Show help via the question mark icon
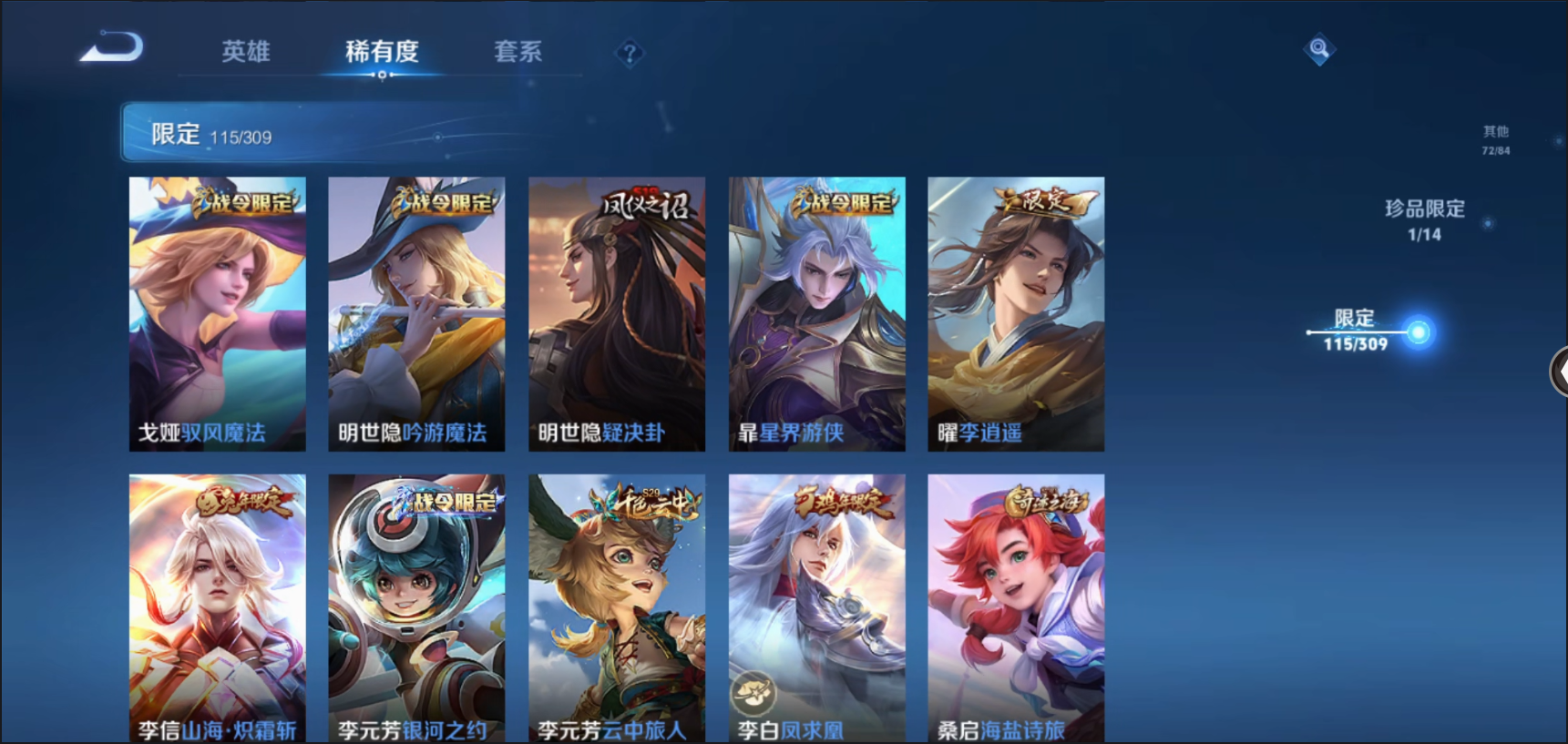Screen dimensions: 1568x744 pos(629,54)
